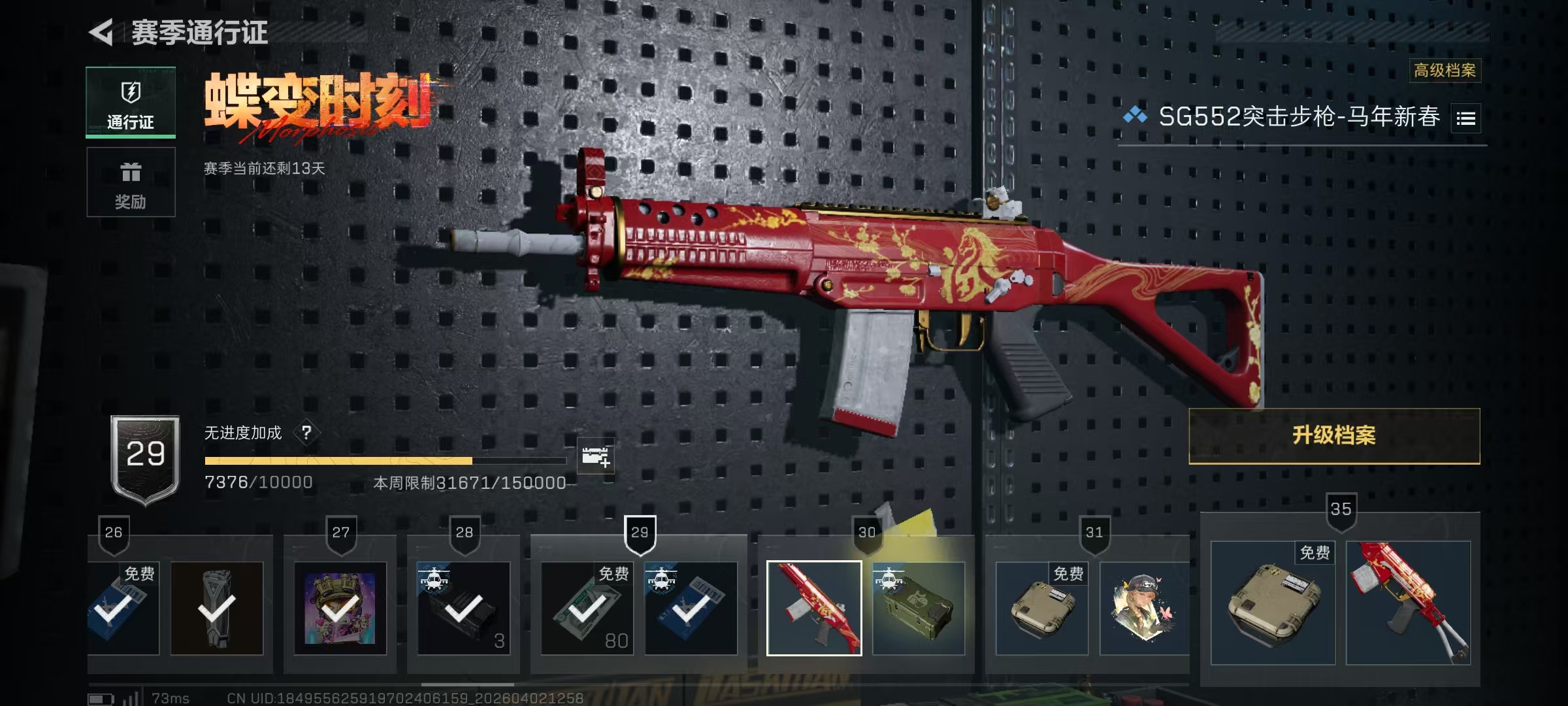Click the 高级档案 premium label
Viewport: 1568px width, 706px height.
click(1445, 71)
